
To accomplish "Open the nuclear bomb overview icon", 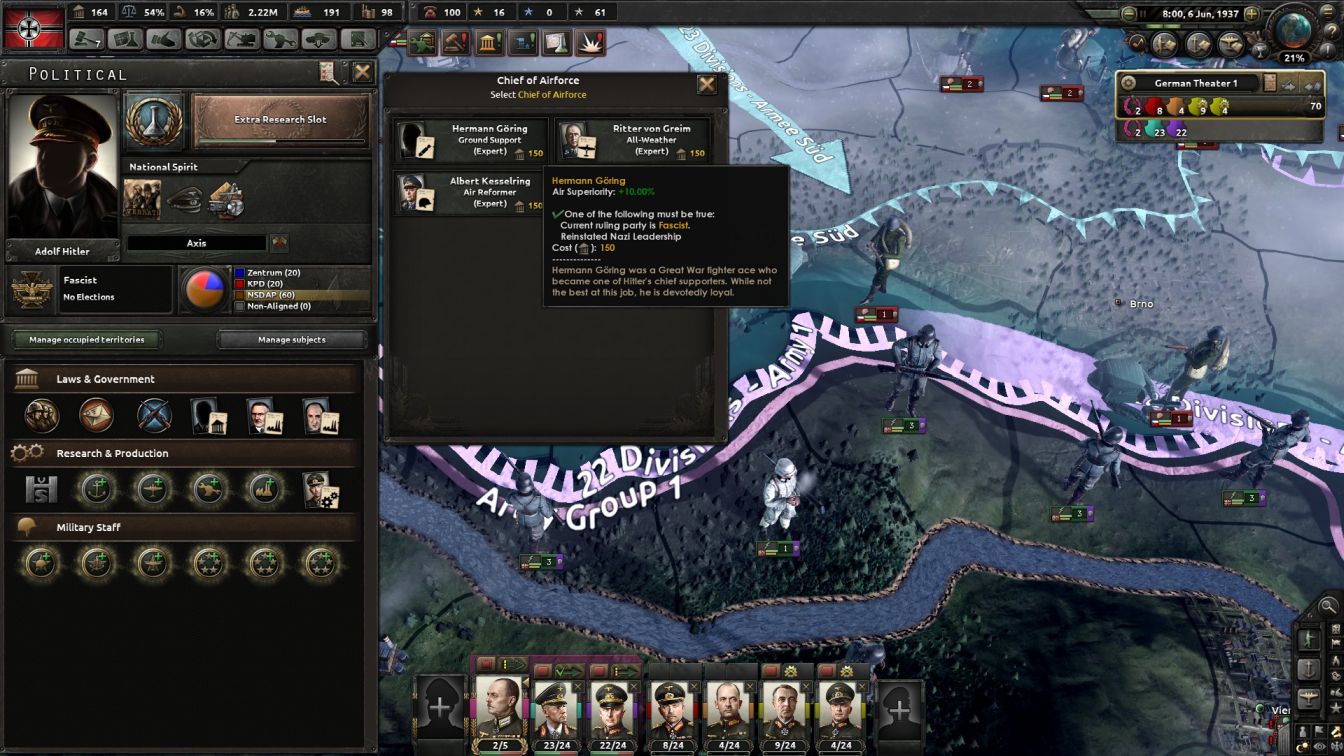I will point(590,42).
